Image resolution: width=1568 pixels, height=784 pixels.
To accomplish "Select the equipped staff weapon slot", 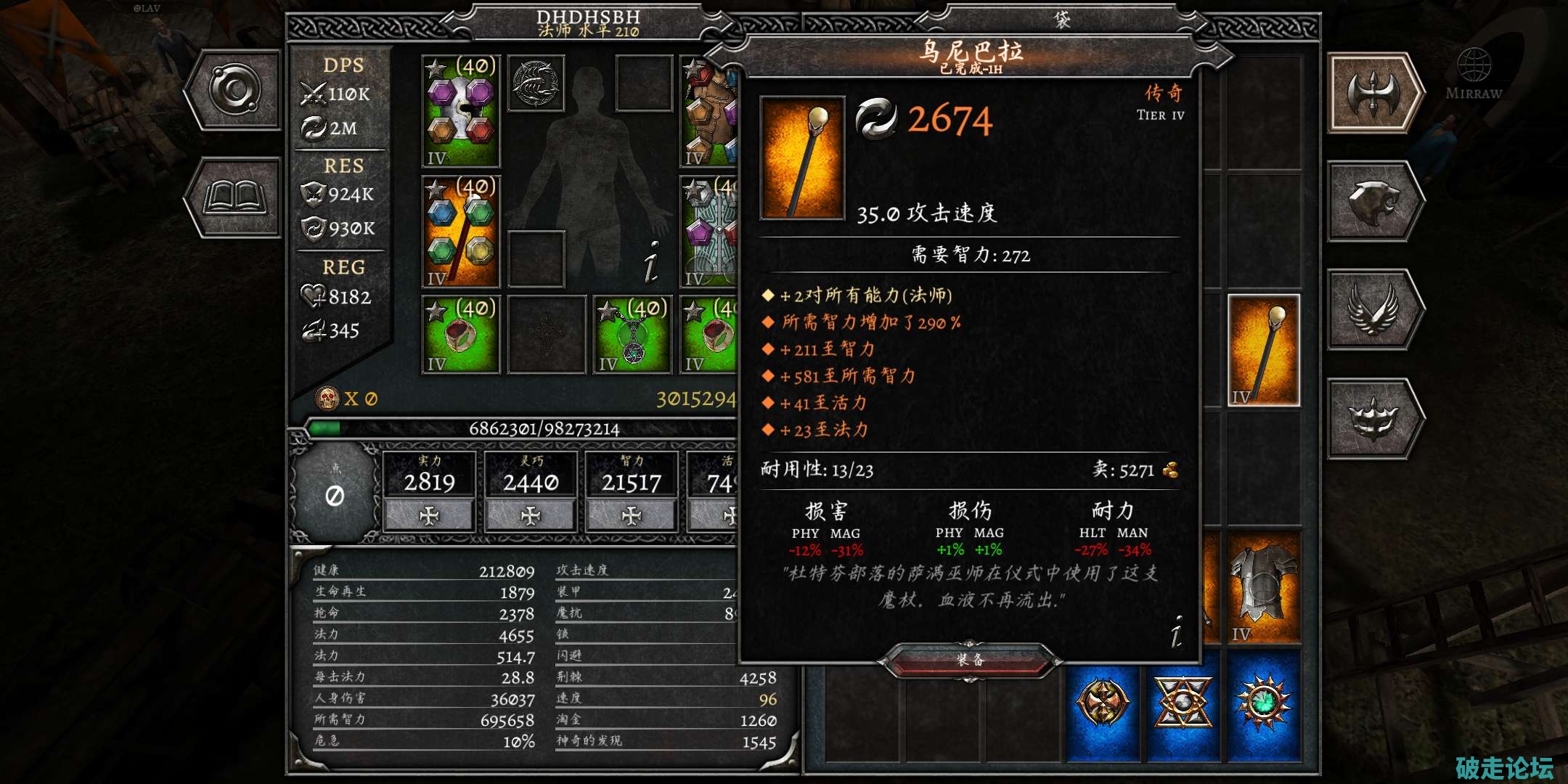I will pos(461,232).
